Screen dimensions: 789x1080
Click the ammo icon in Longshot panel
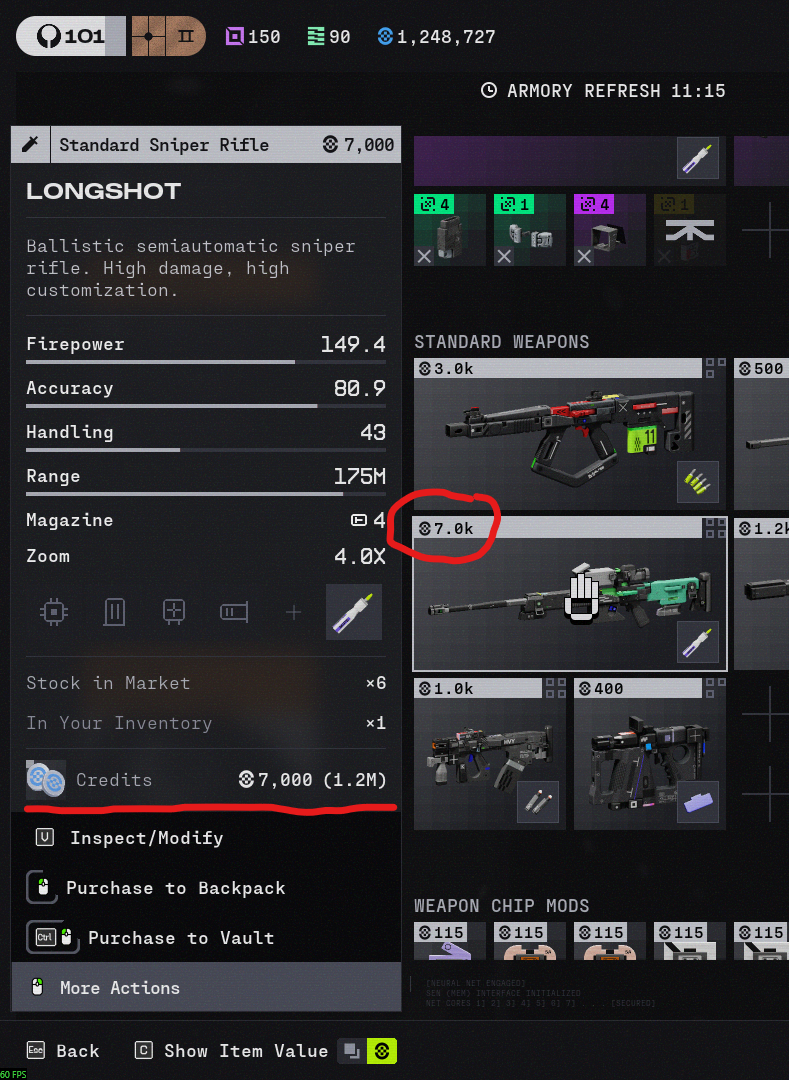[x=354, y=612]
